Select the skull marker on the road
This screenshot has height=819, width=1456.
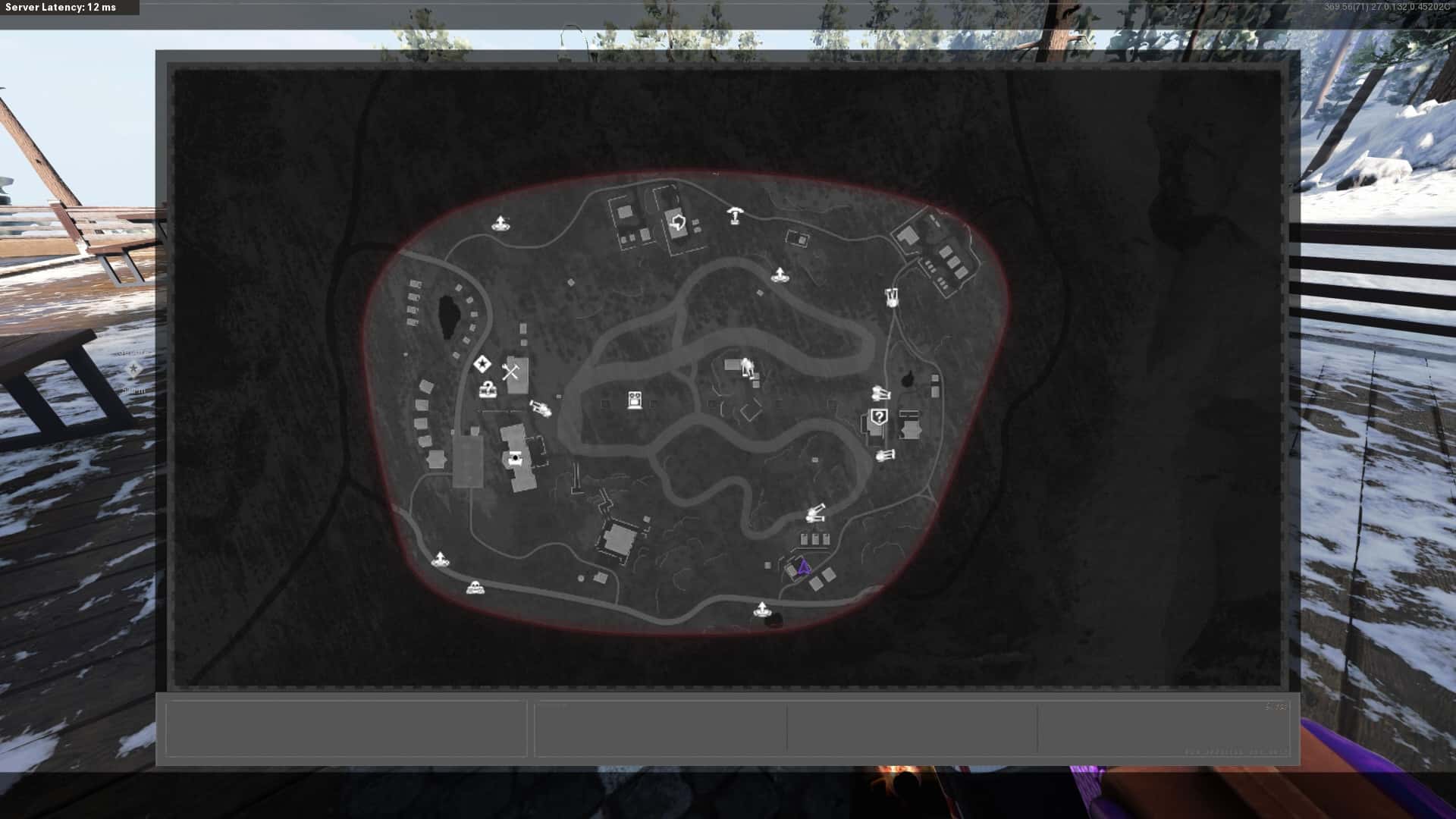[475, 587]
